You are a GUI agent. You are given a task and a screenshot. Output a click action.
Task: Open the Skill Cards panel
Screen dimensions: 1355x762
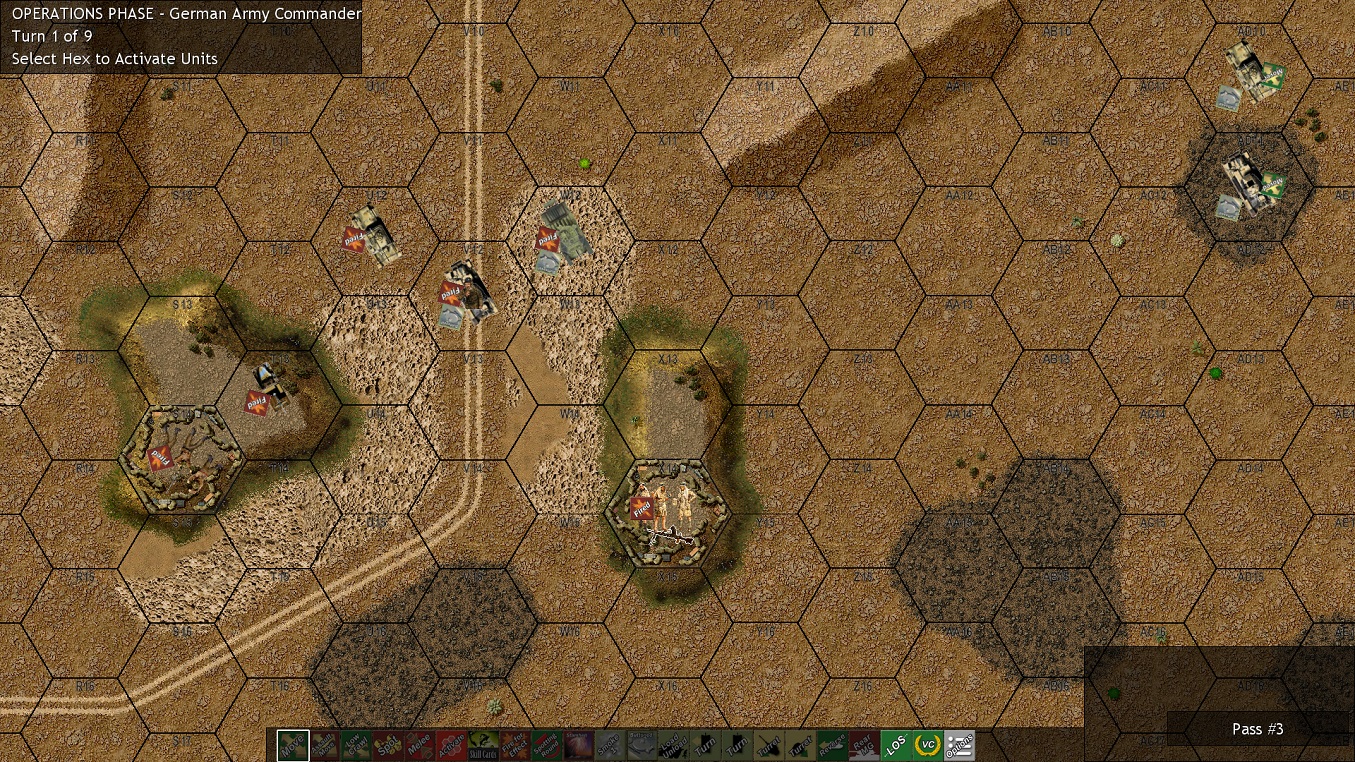[484, 745]
